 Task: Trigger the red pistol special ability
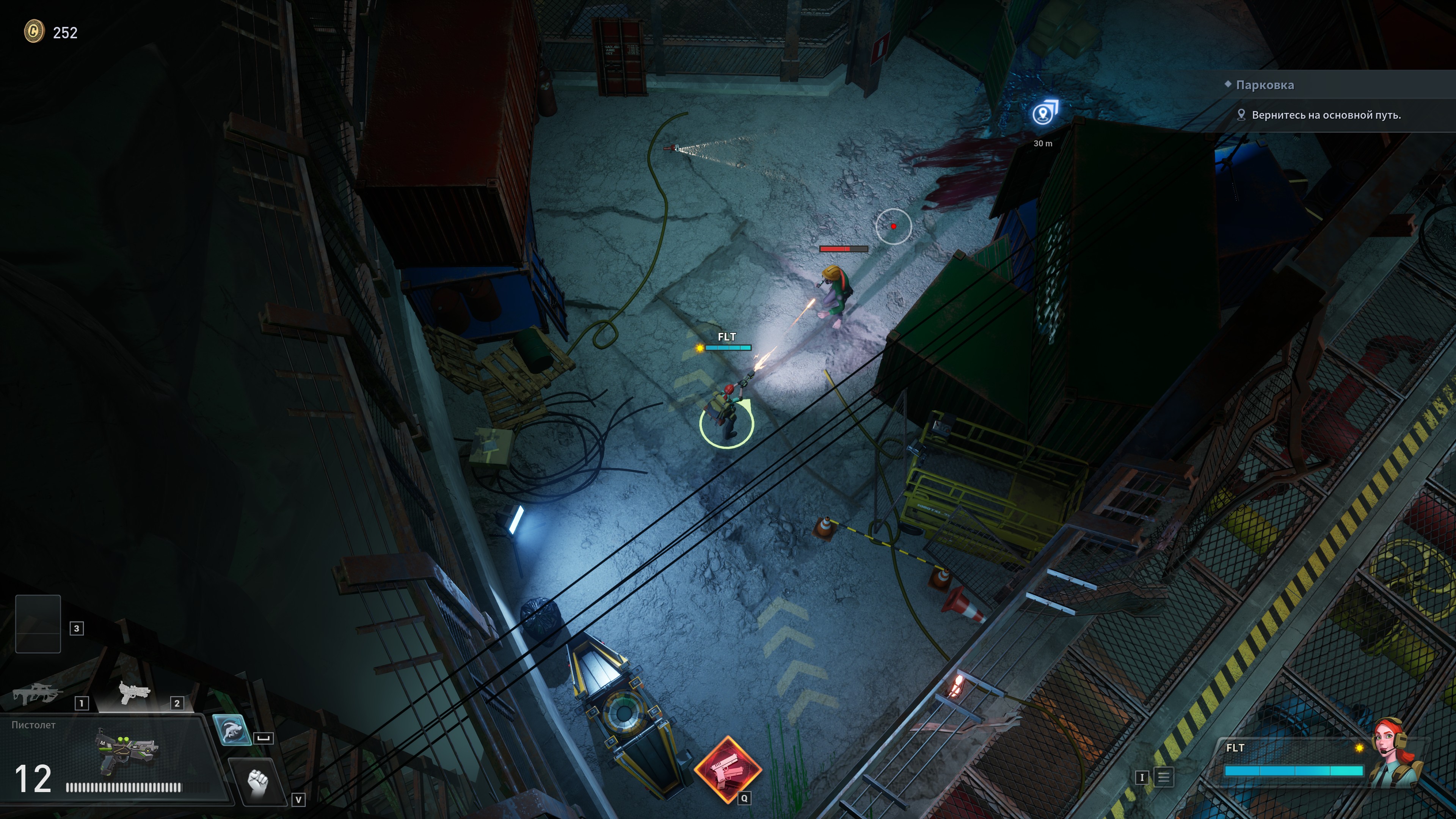[x=728, y=770]
